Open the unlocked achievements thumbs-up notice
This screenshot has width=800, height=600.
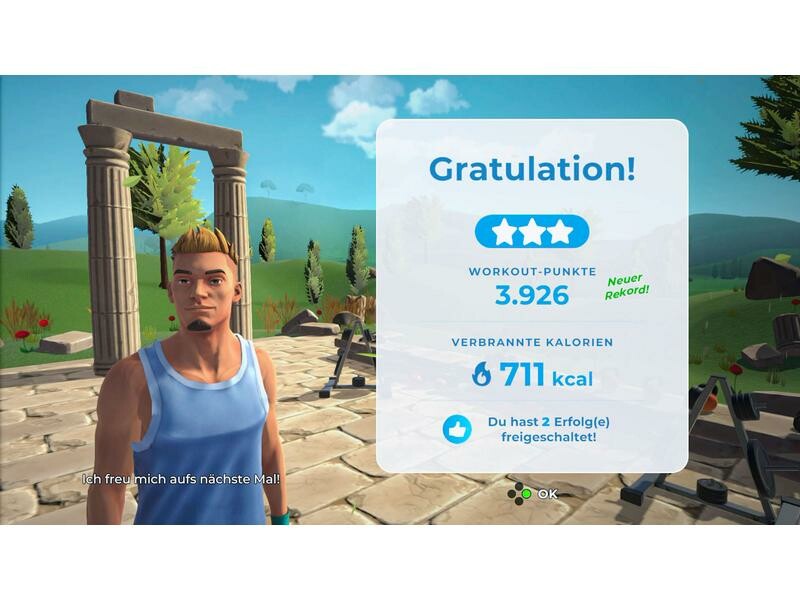coord(457,429)
